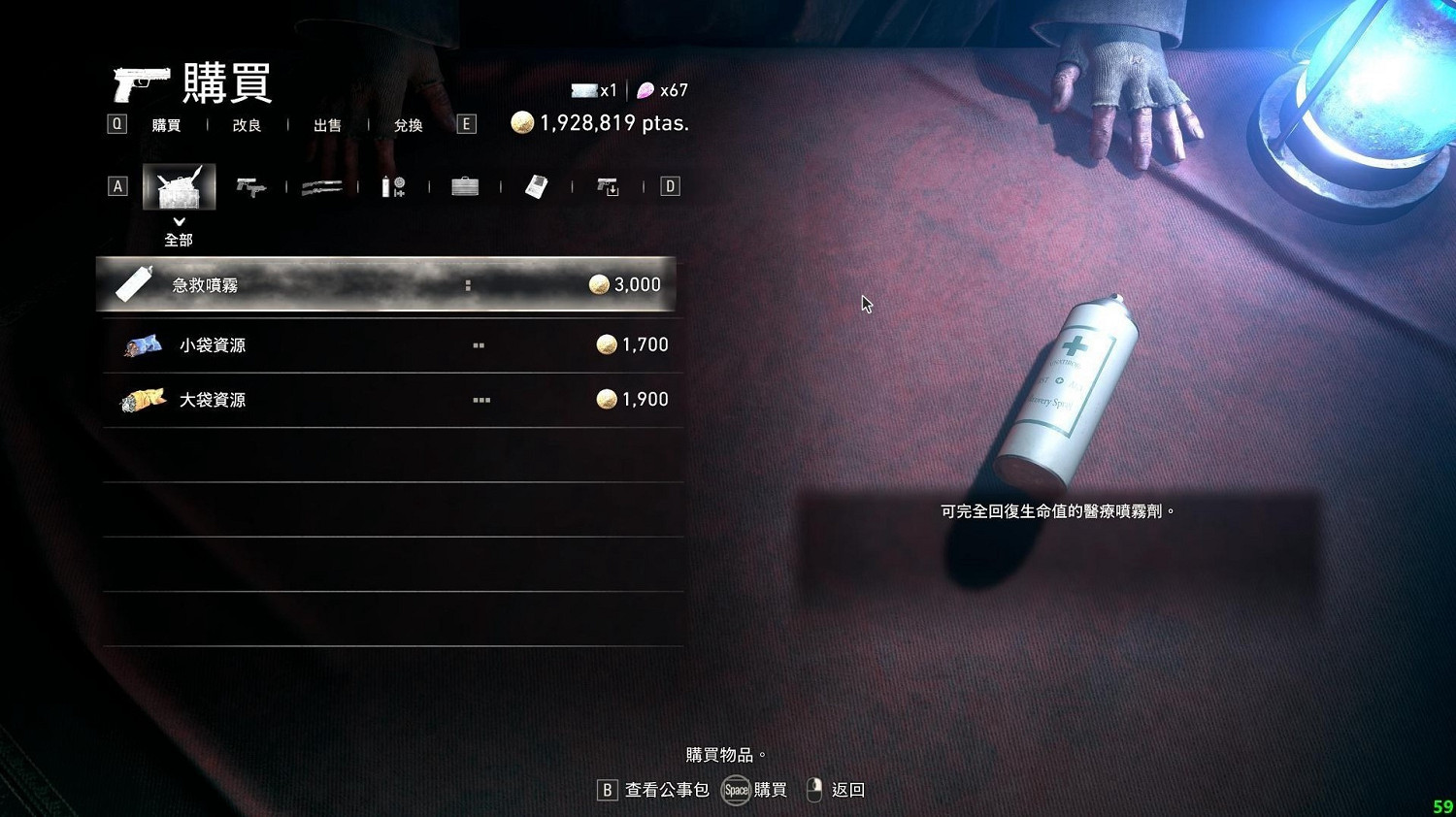Click the attaché case category icon
The image size is (1456, 817).
466,185
